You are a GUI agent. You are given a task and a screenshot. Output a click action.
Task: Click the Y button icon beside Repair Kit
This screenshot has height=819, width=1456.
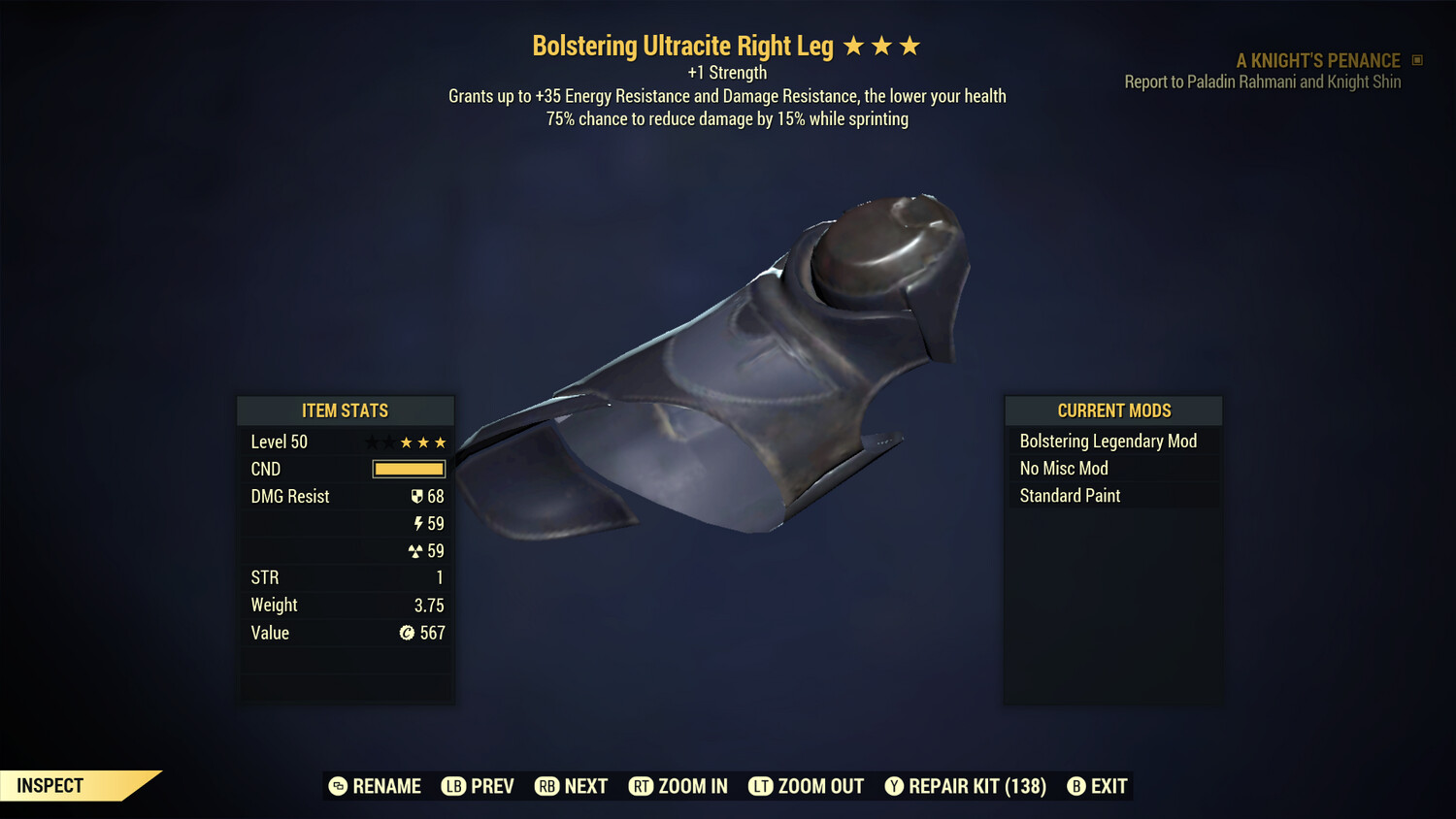894,786
